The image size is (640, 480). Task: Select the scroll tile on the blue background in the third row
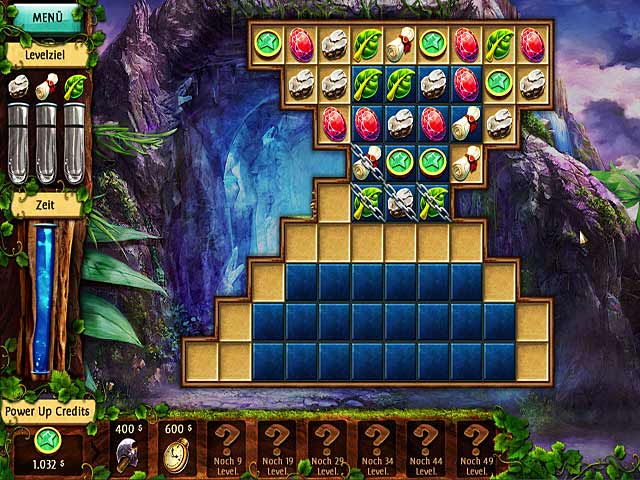(466, 123)
